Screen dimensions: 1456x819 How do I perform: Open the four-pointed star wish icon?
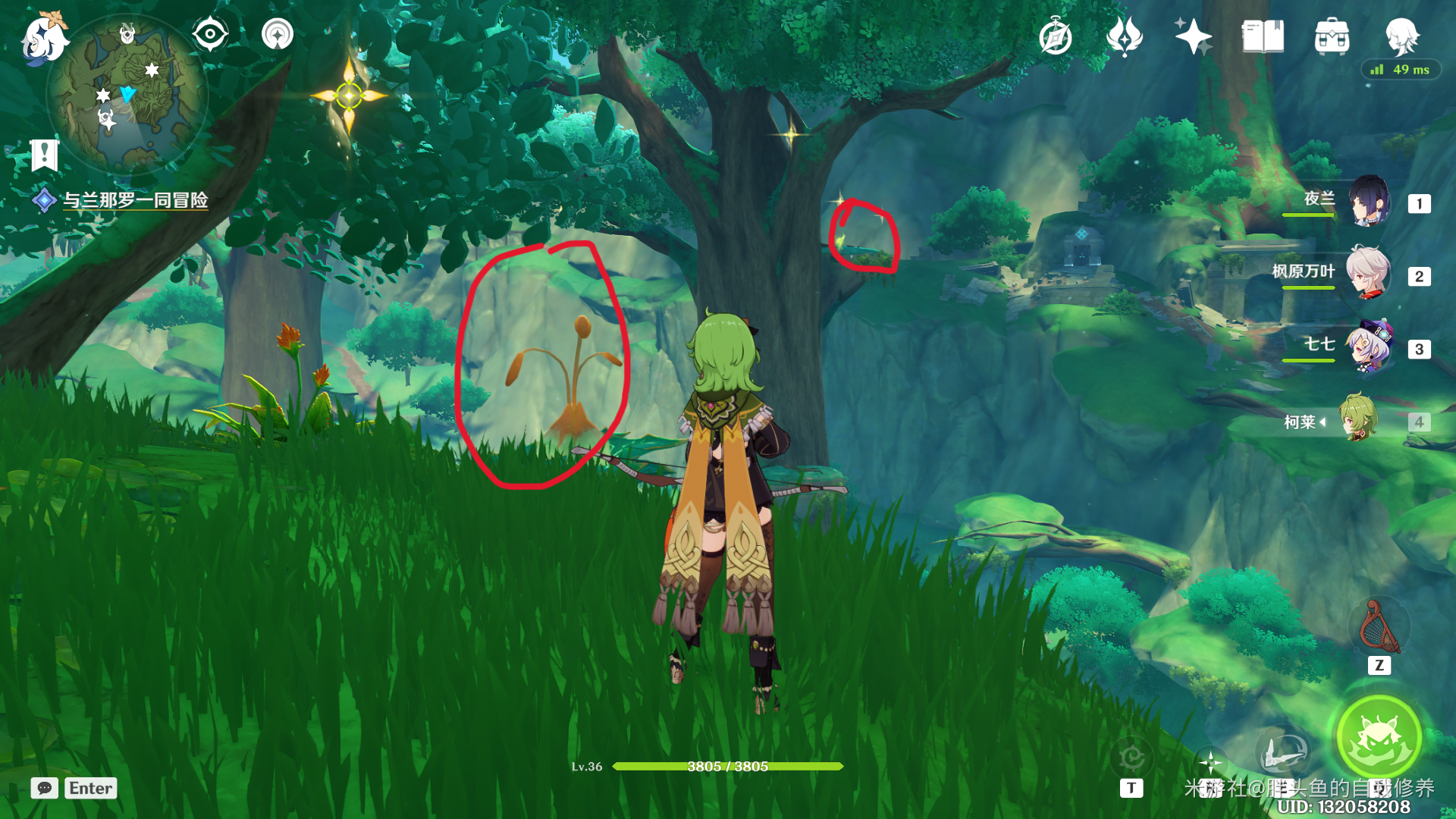pyautogui.click(x=1193, y=36)
